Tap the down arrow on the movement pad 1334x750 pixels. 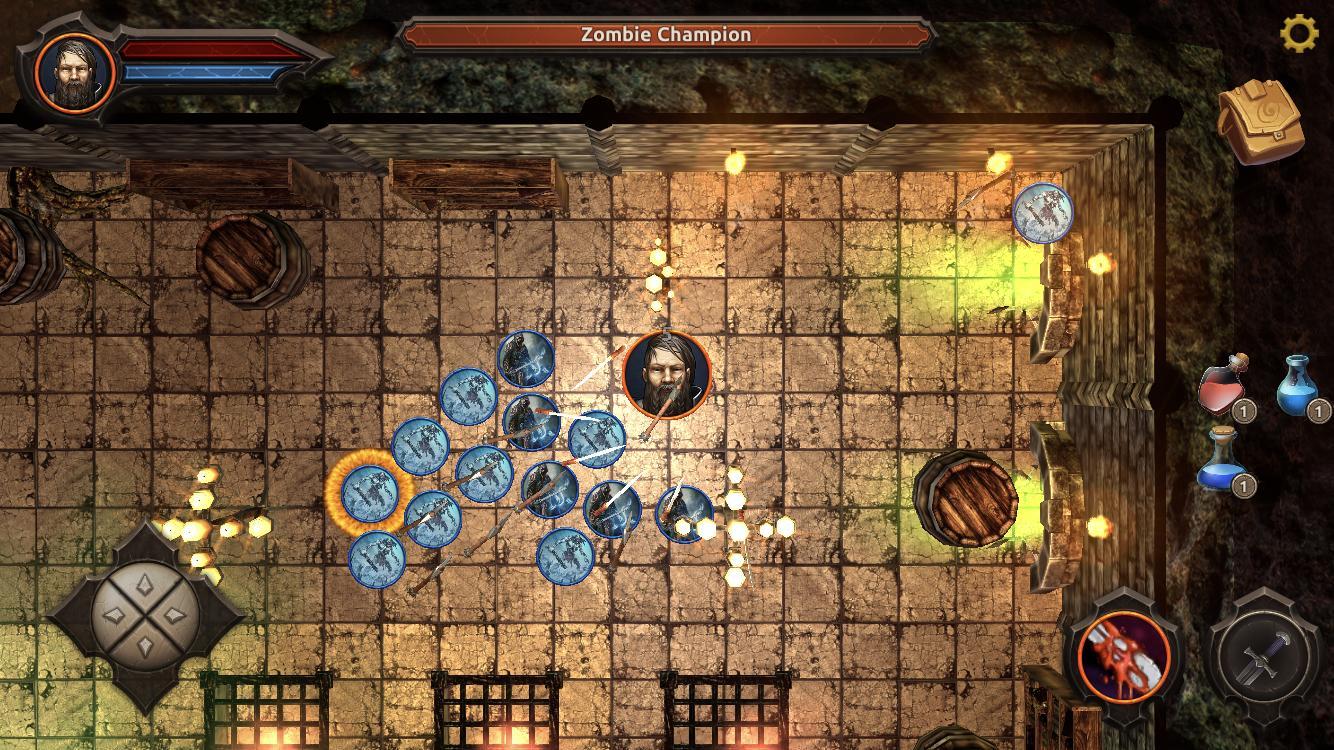tap(145, 652)
